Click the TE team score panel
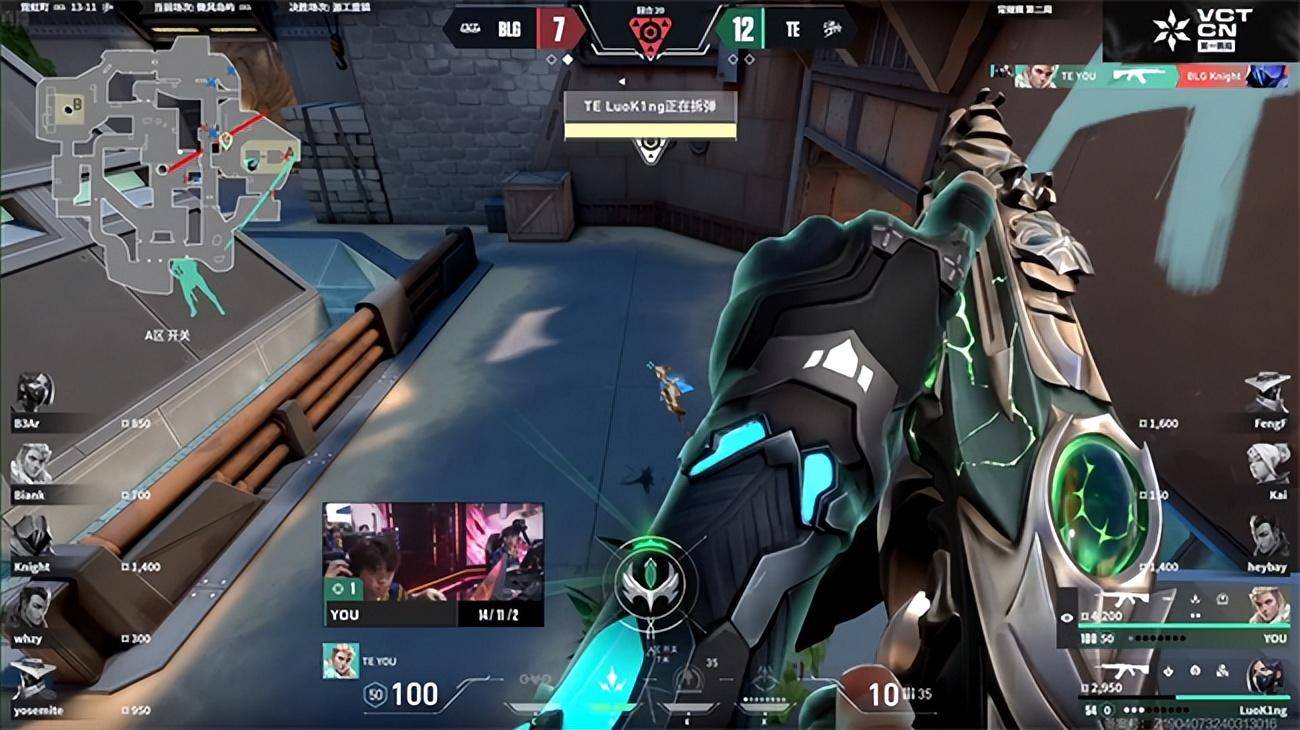Screen dimensions: 1300x730 pos(785,28)
